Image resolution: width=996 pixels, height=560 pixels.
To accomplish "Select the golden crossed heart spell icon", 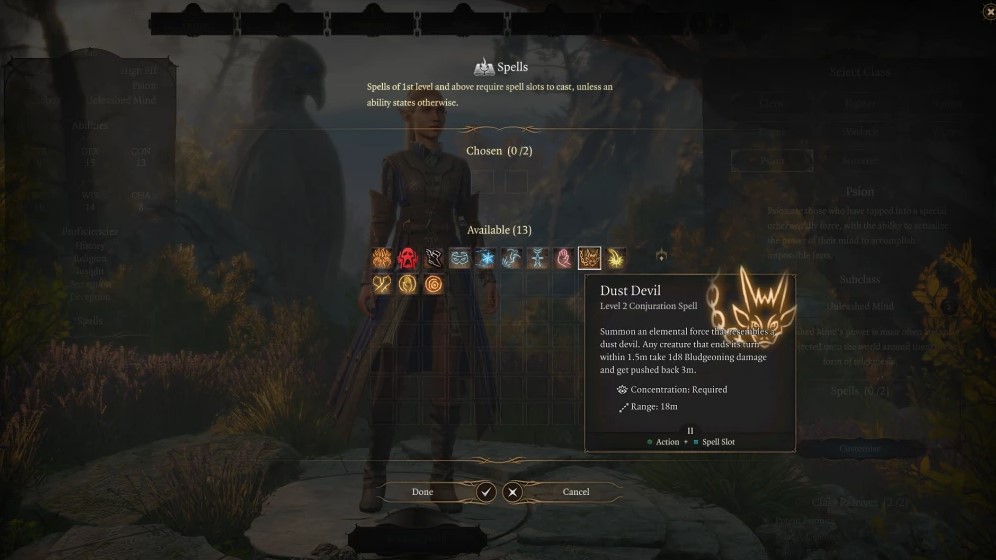I will coord(381,285).
